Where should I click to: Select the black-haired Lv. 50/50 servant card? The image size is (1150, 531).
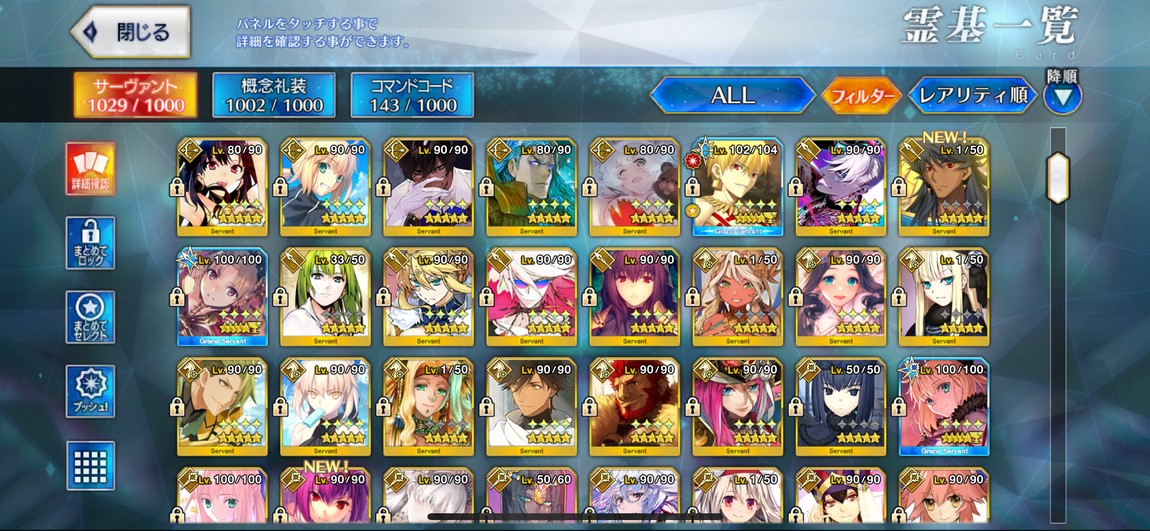[x=840, y=406]
